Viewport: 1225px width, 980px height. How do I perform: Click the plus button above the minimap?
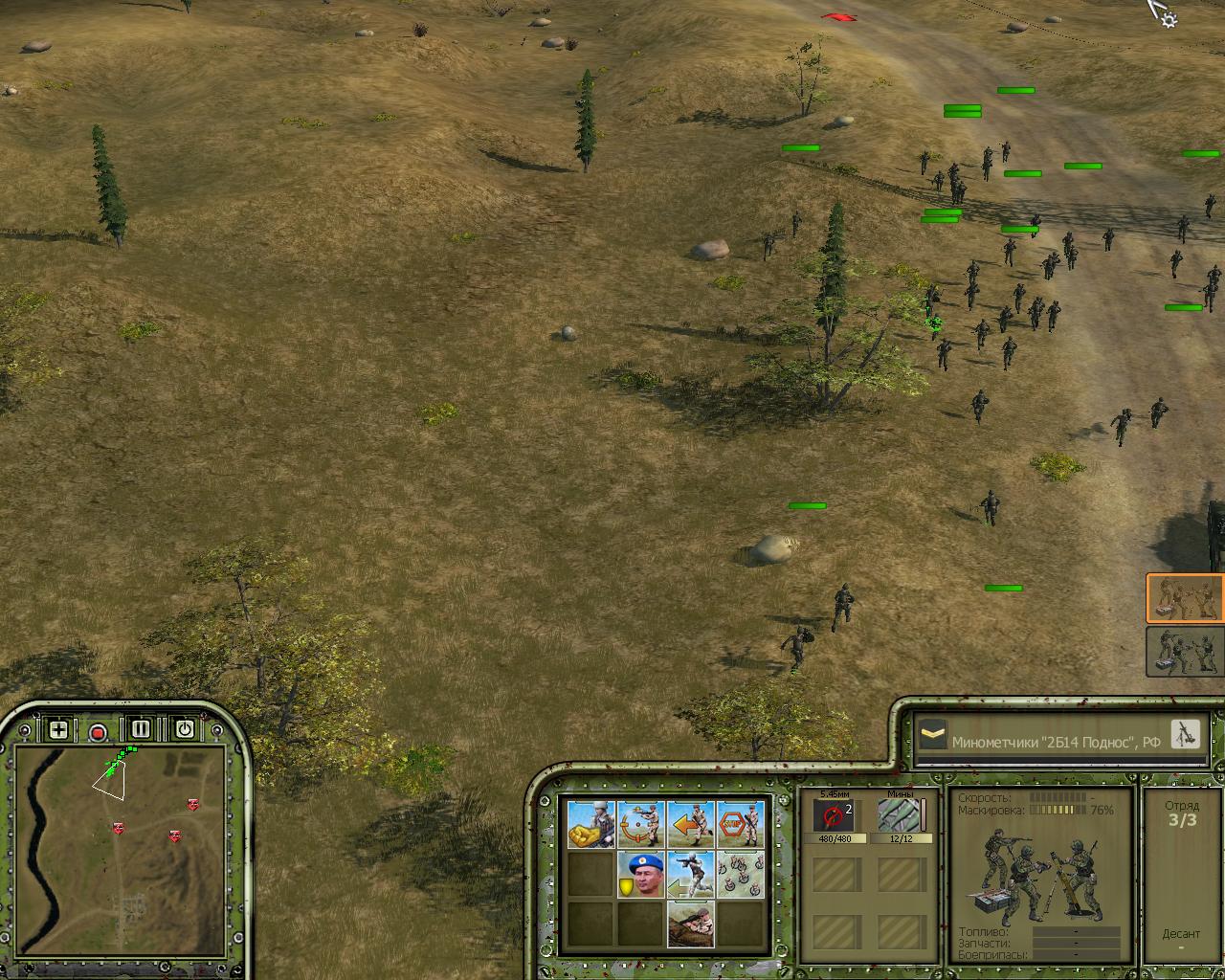[x=58, y=729]
